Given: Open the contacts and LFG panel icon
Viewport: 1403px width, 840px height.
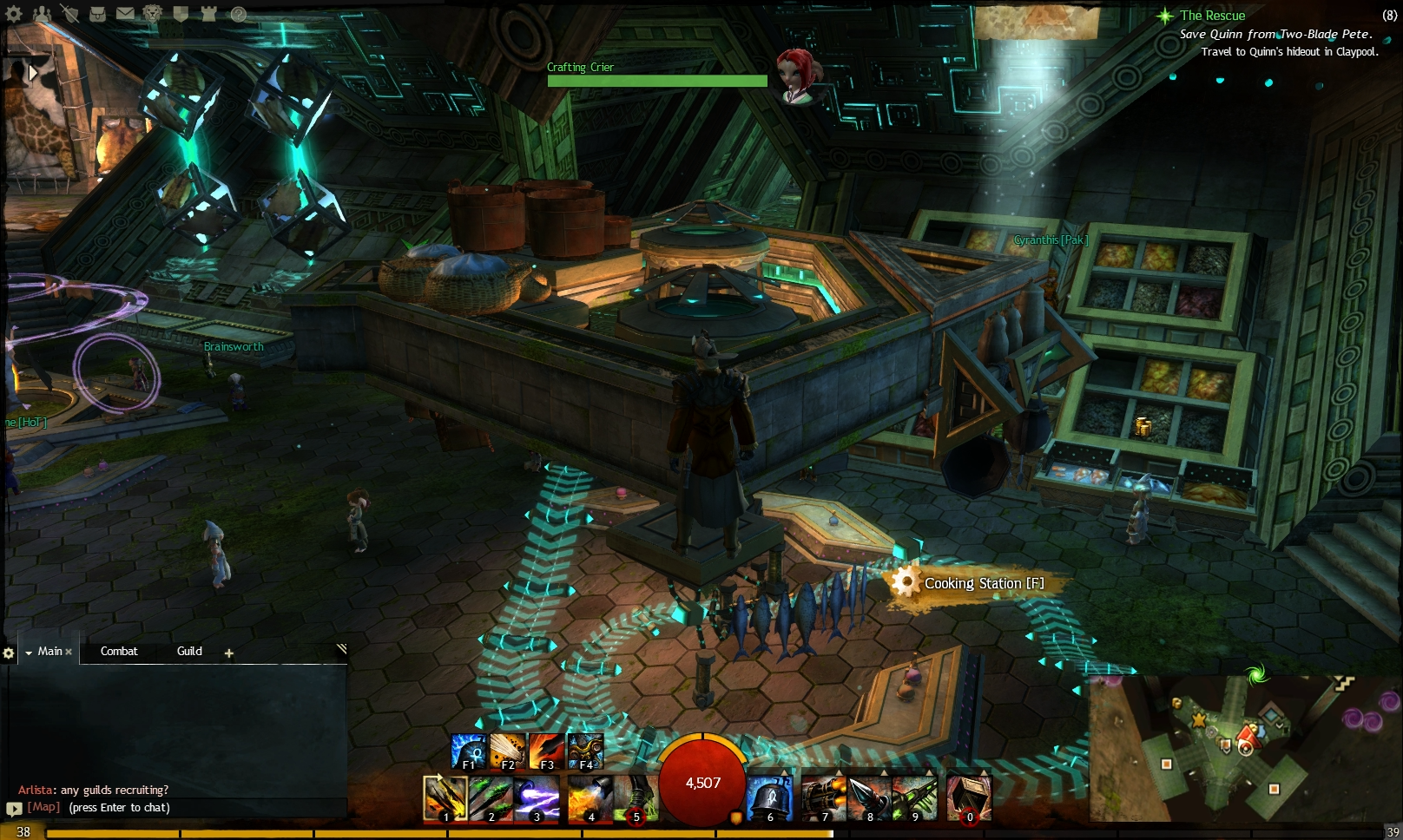Looking at the screenshot, I should (41, 12).
